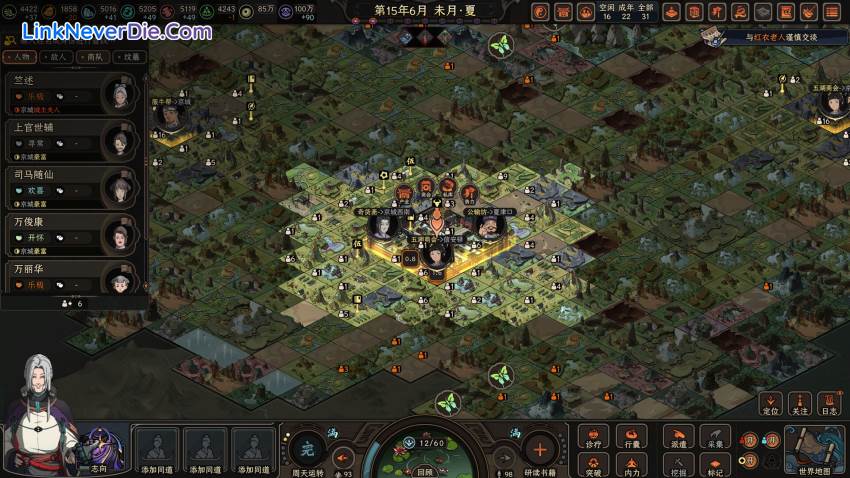Choose the 派遣 dispatch action
Image resolution: width=850 pixels, height=478 pixels.
pyautogui.click(x=678, y=437)
